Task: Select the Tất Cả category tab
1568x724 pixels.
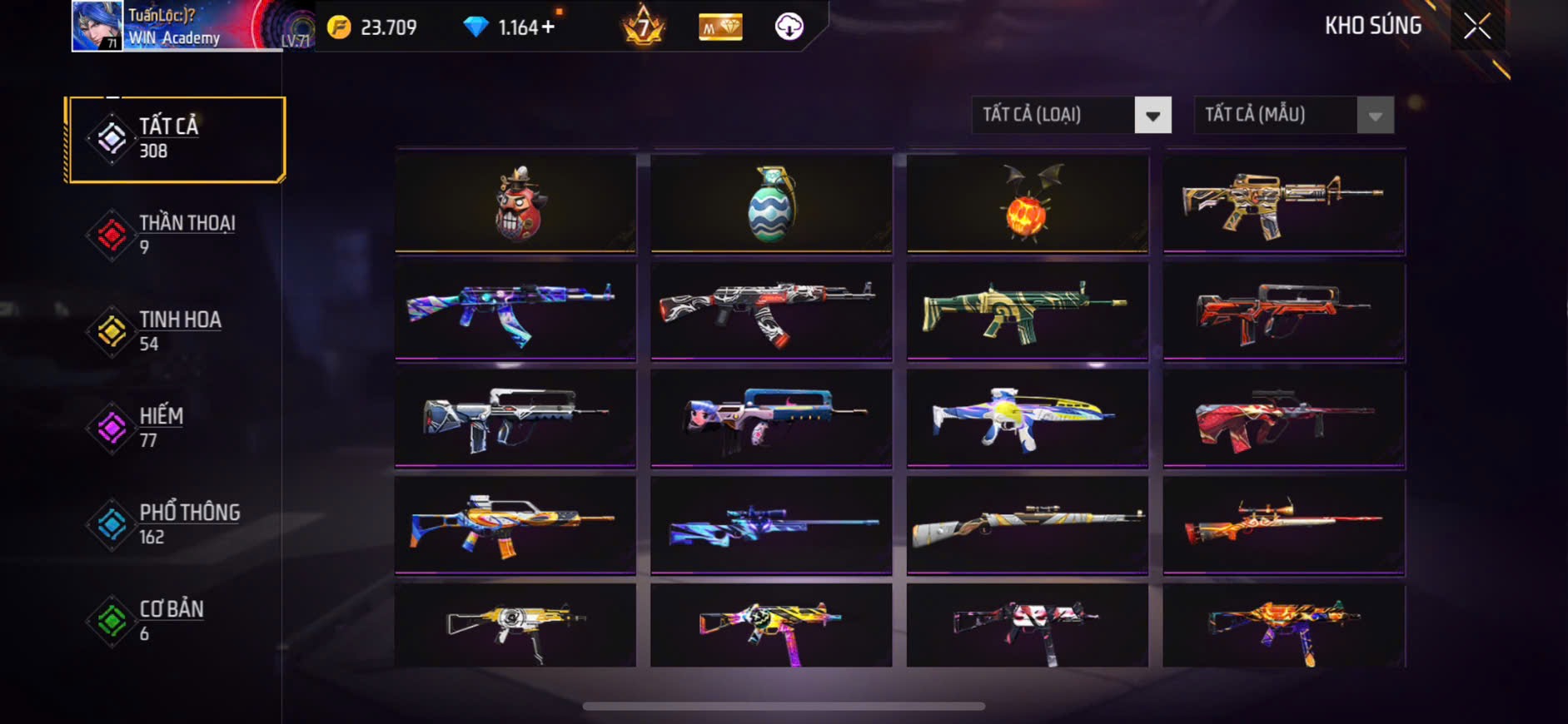Action: [x=177, y=139]
